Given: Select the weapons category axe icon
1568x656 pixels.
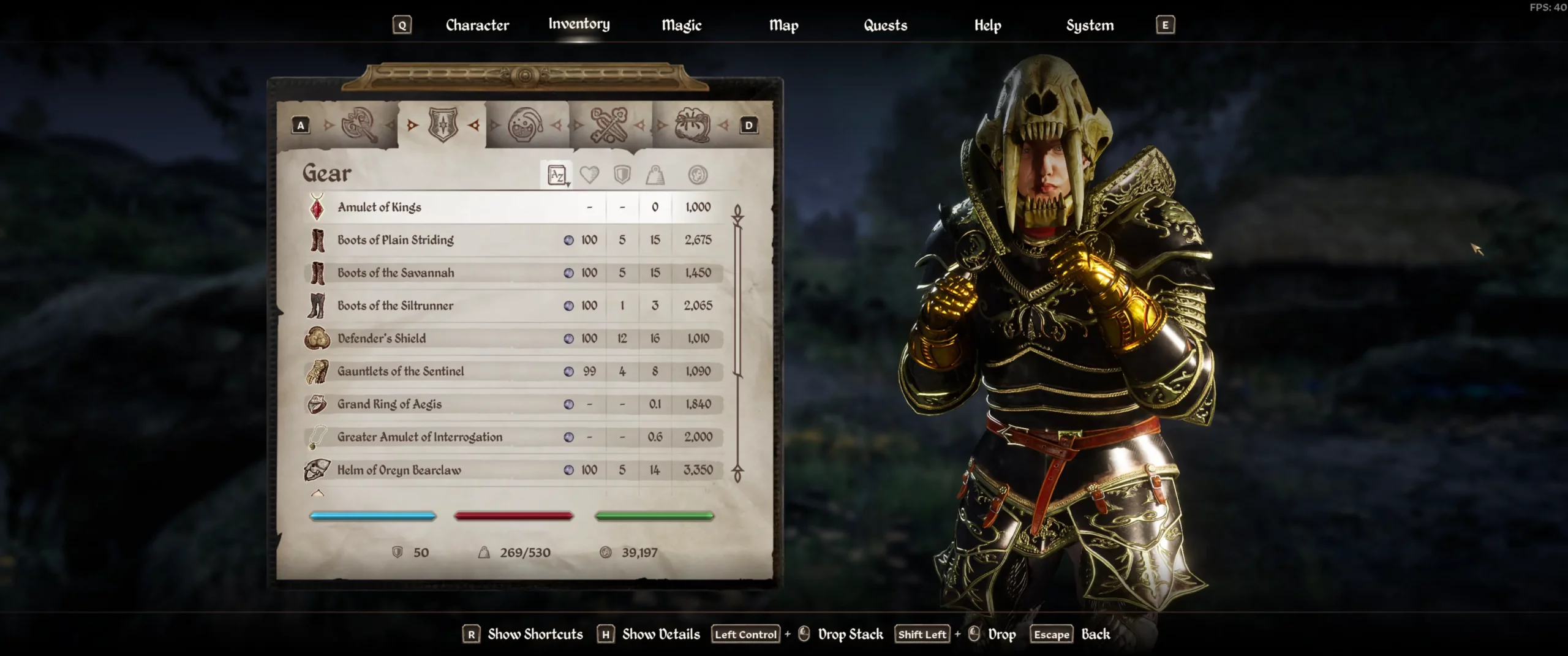Looking at the screenshot, I should (360, 125).
